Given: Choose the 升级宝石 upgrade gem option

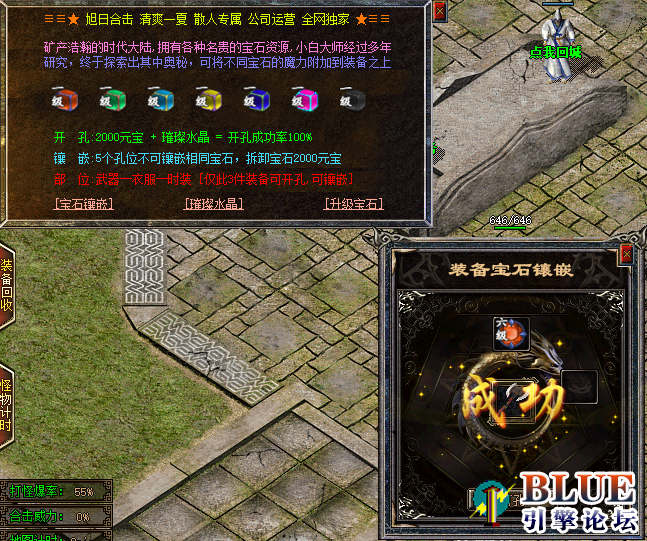Looking at the screenshot, I should 354,203.
